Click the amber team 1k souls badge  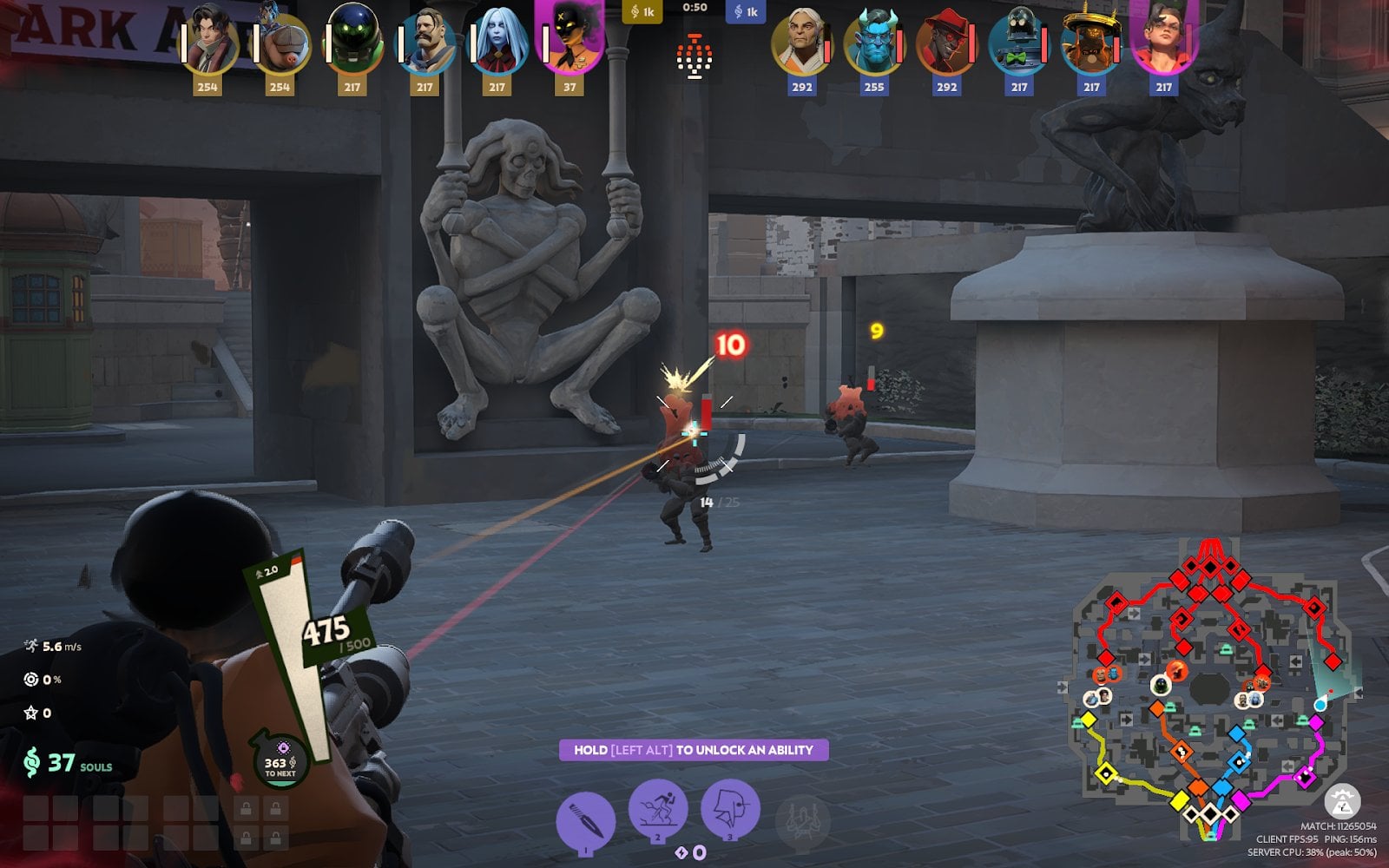(x=643, y=12)
